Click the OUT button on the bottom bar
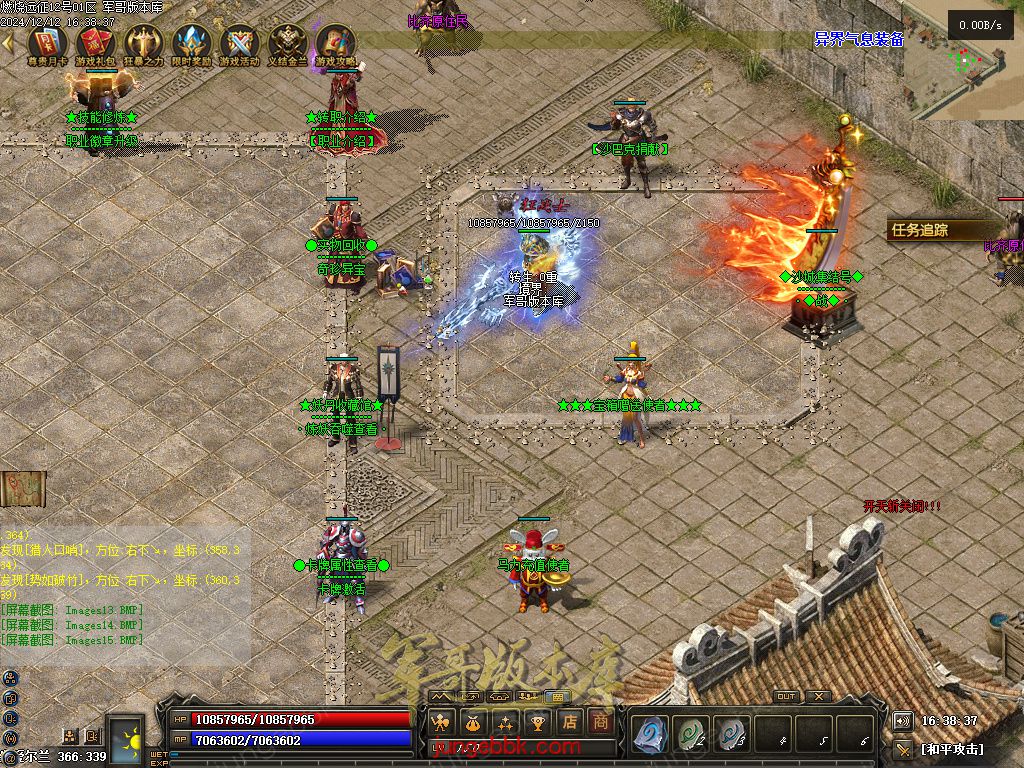The image size is (1024, 768). tap(786, 696)
